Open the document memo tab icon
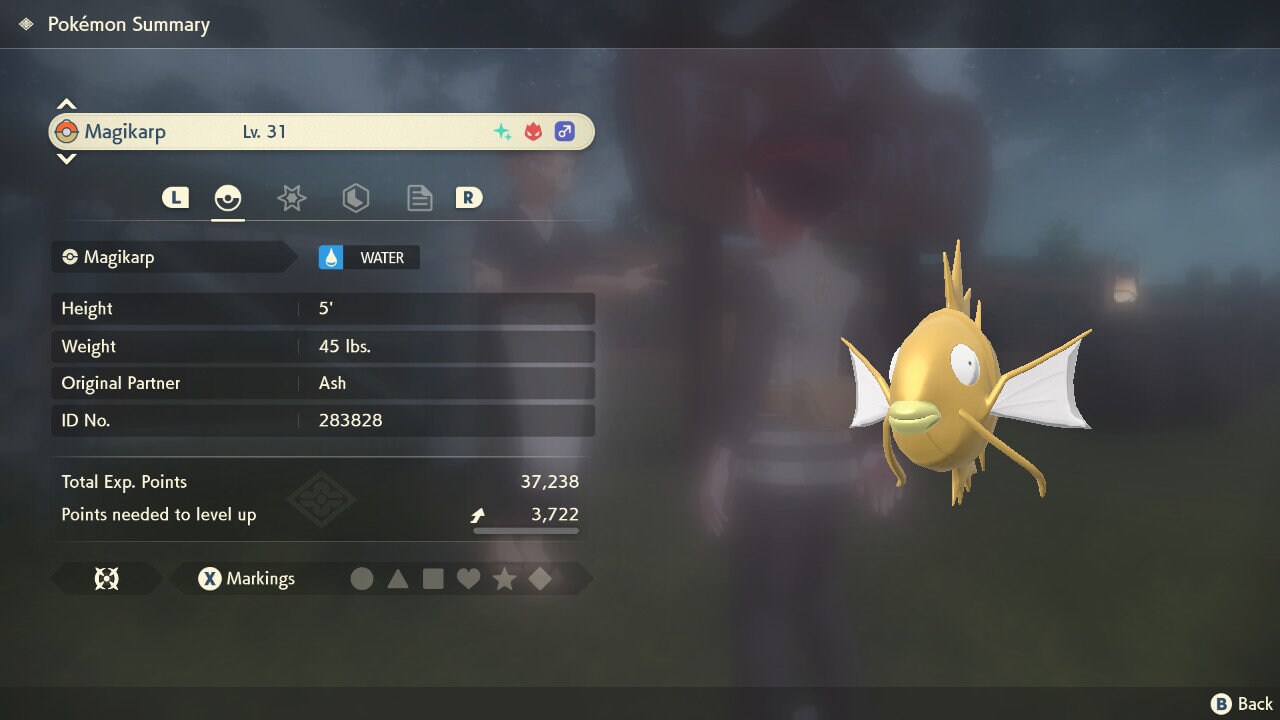 (419, 197)
